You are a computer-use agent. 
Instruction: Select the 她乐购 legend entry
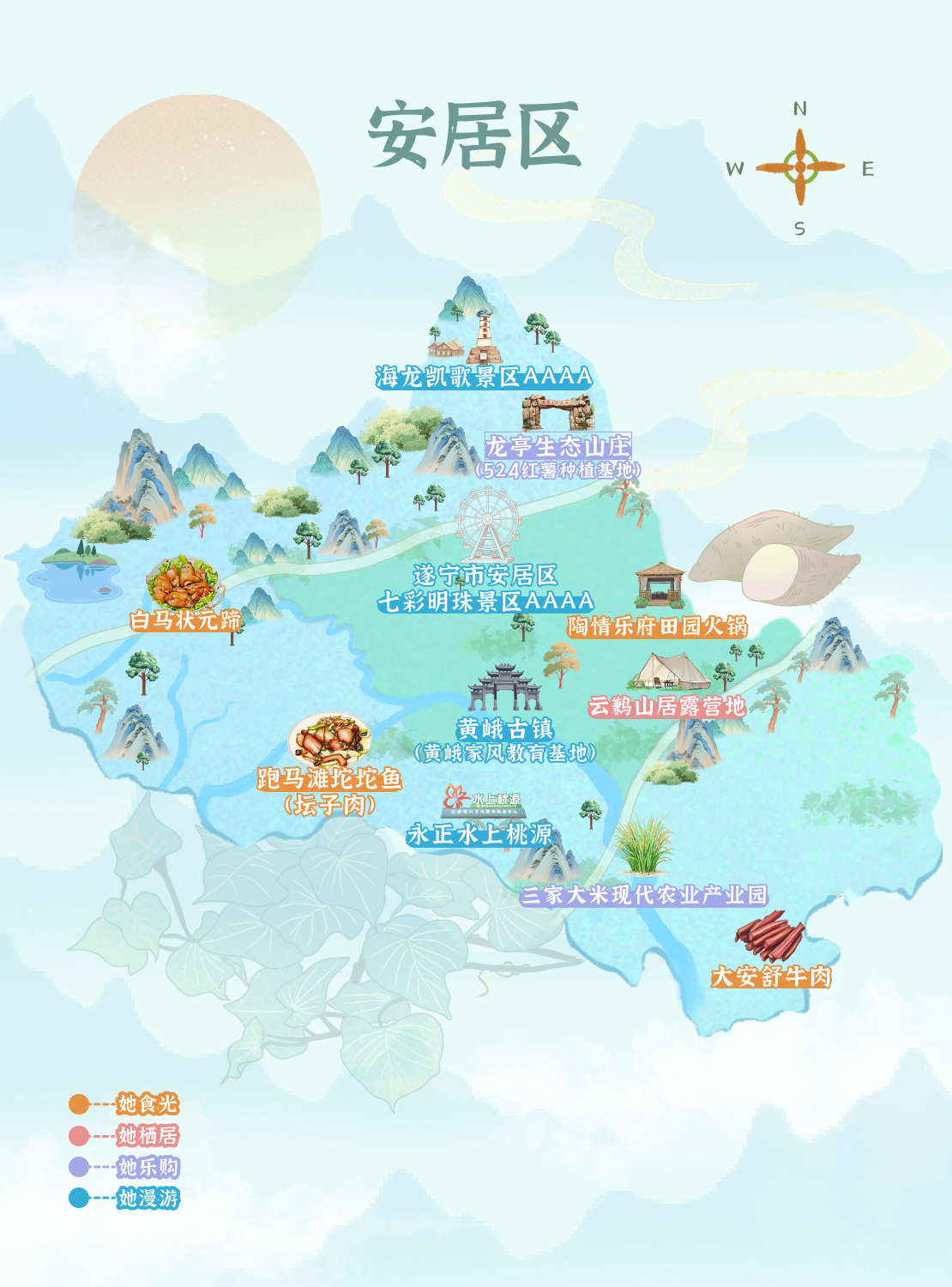tap(148, 1167)
